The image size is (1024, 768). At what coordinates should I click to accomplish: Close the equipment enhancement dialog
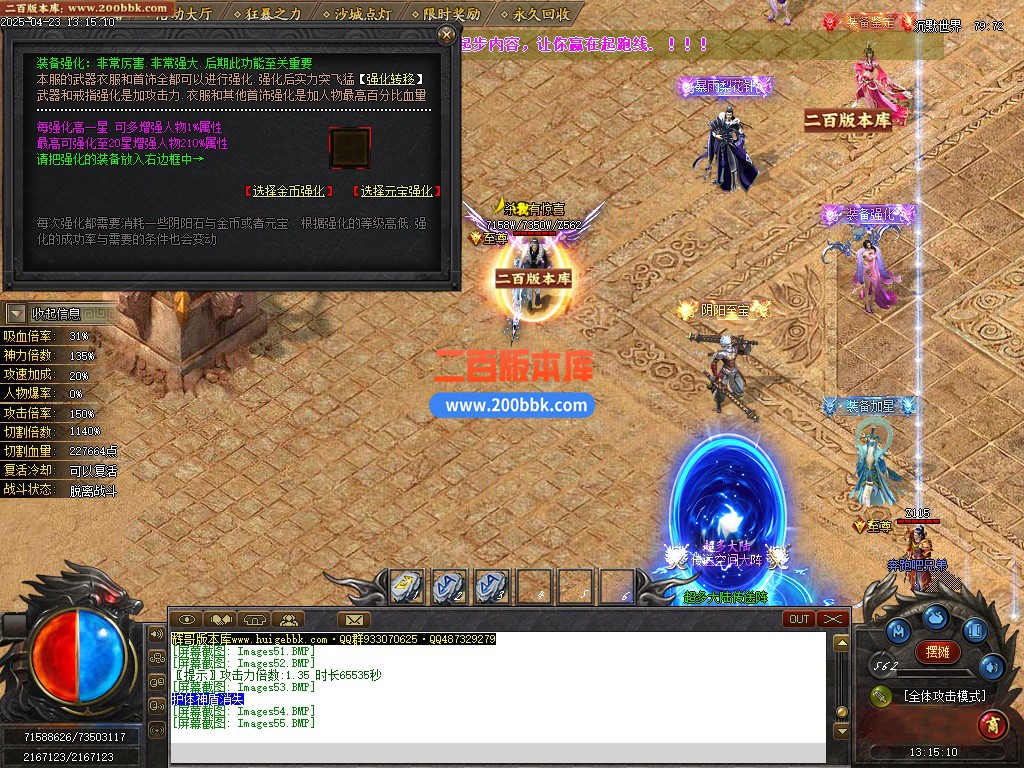[446, 35]
